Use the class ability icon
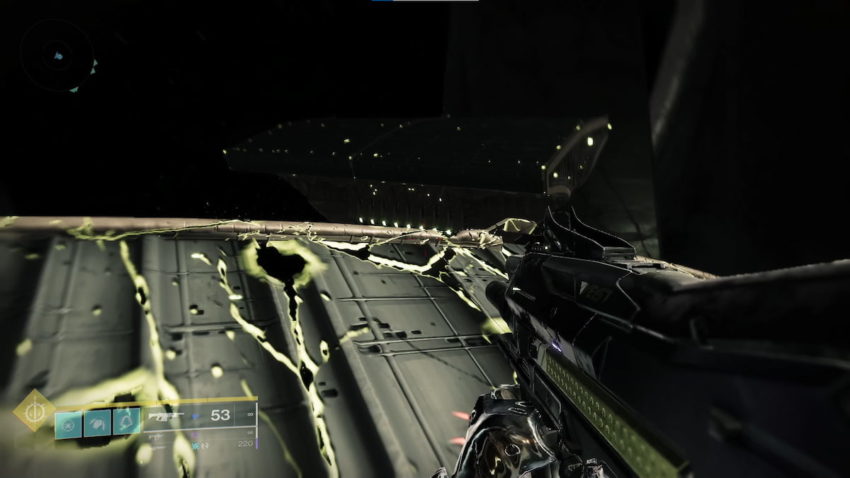850x478 pixels. pos(127,421)
